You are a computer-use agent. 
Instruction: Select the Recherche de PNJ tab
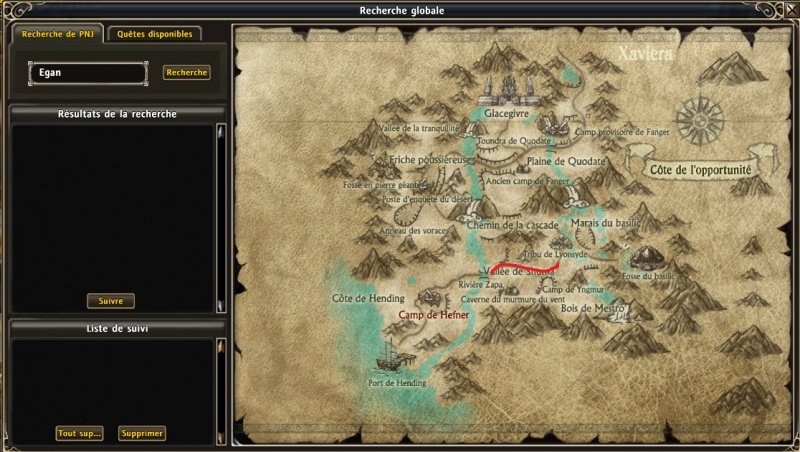tap(56, 34)
